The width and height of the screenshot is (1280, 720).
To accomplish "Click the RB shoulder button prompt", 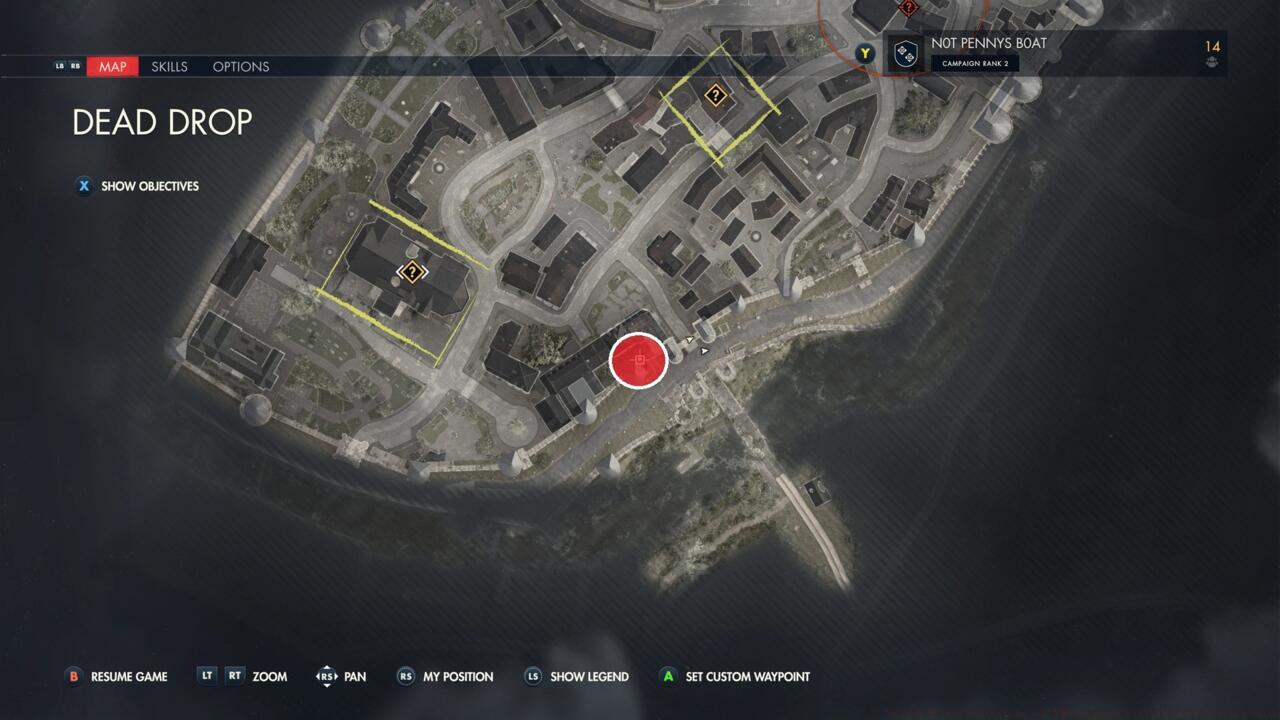I will 75,66.
